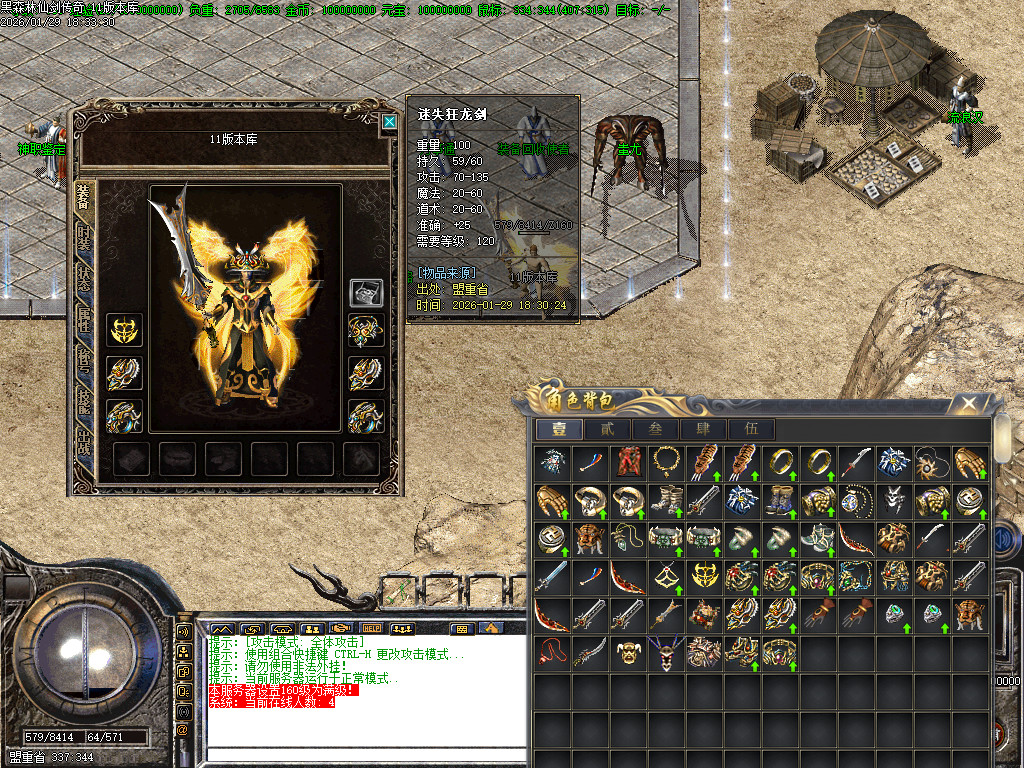Pick the red armor in the bag
Viewport: 1024px width, 768px height.
[627, 462]
